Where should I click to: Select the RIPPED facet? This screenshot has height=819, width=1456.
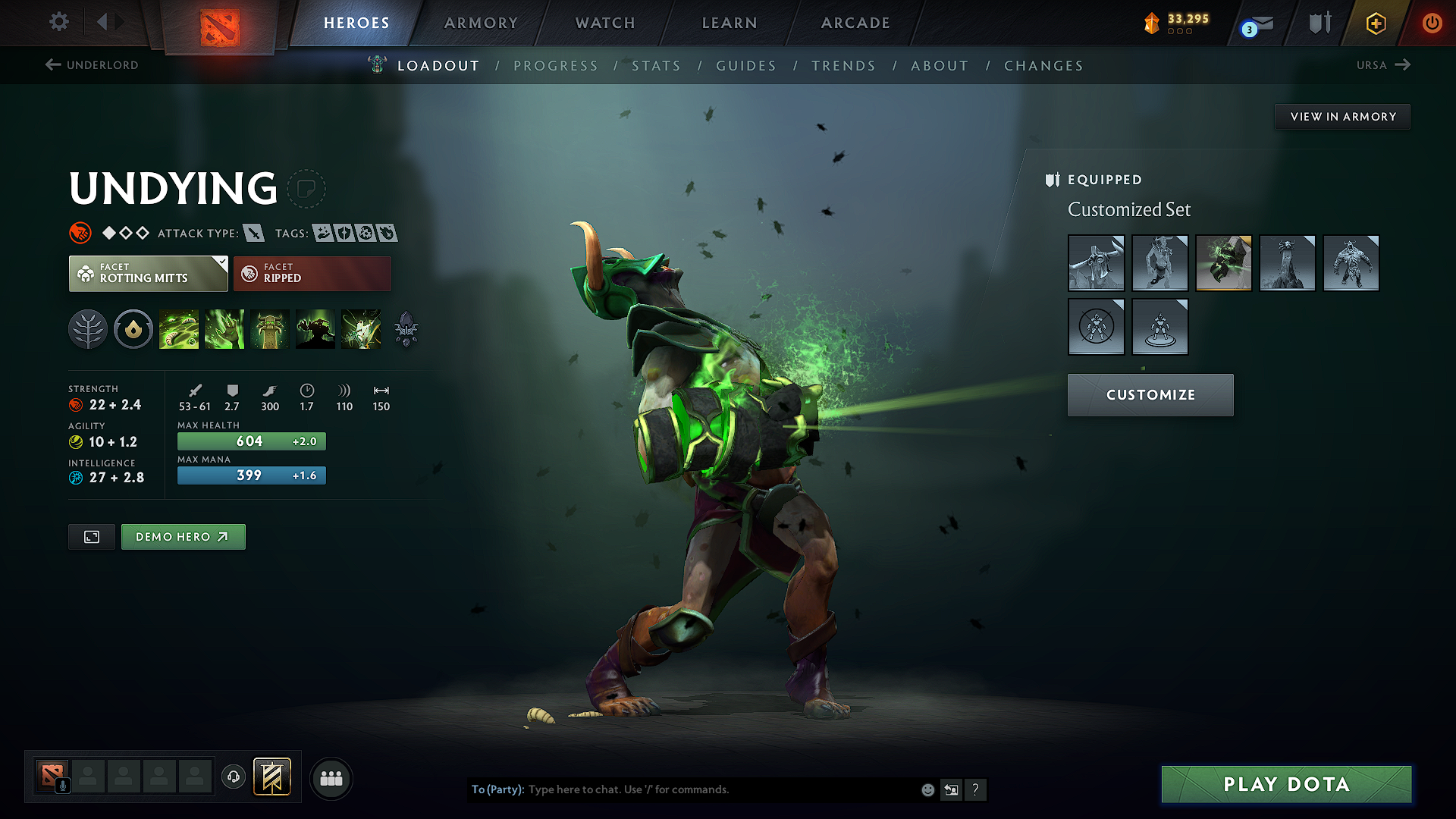click(x=312, y=273)
